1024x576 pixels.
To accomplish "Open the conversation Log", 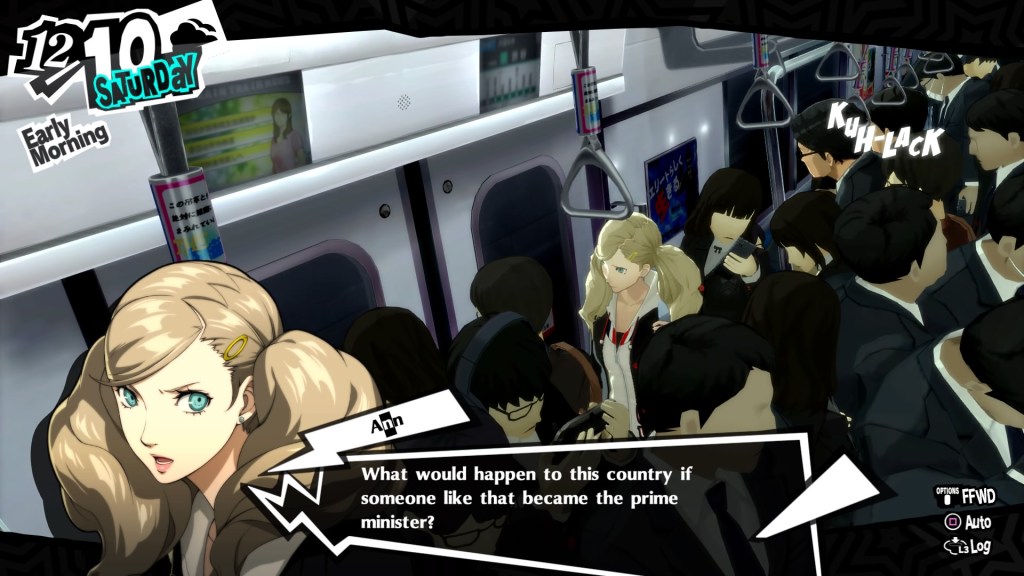I will pos(967,547).
